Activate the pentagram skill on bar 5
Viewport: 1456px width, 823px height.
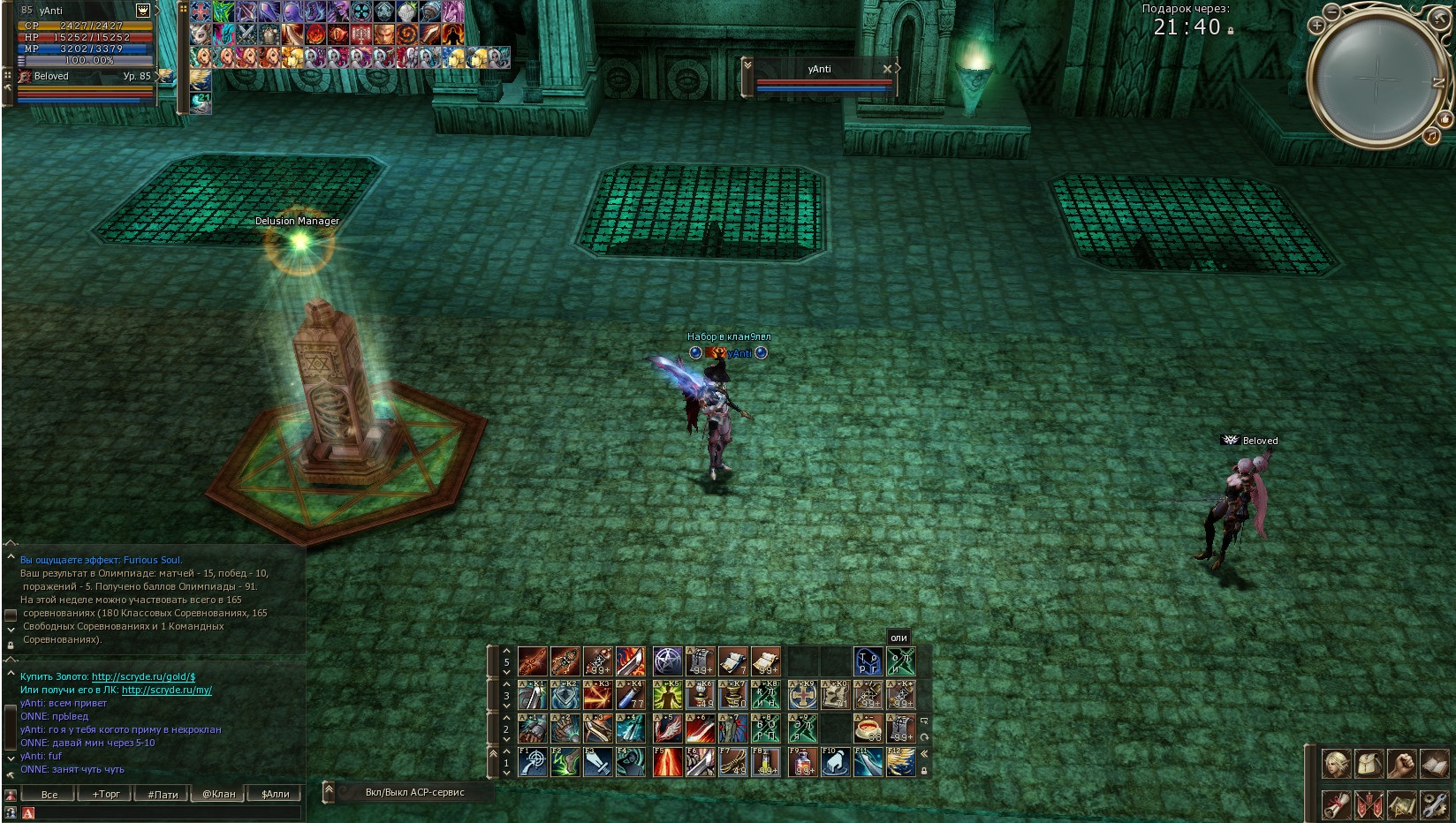pos(667,661)
